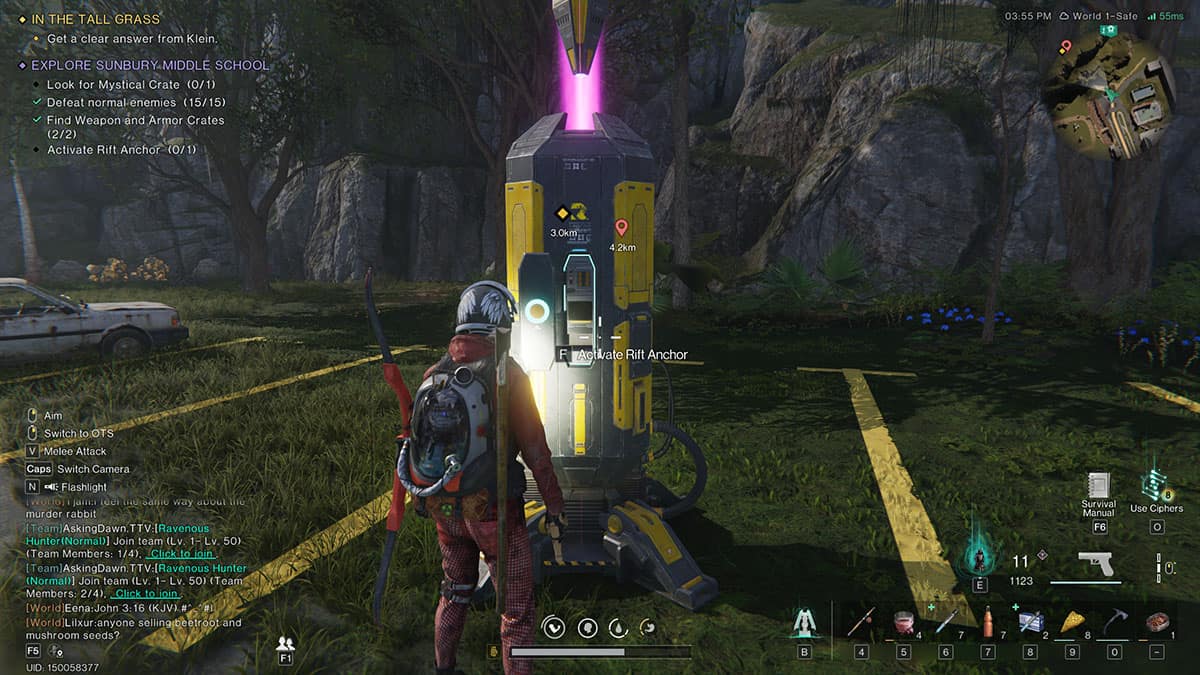Equip the pickaxe from the hotbar

point(1114,622)
